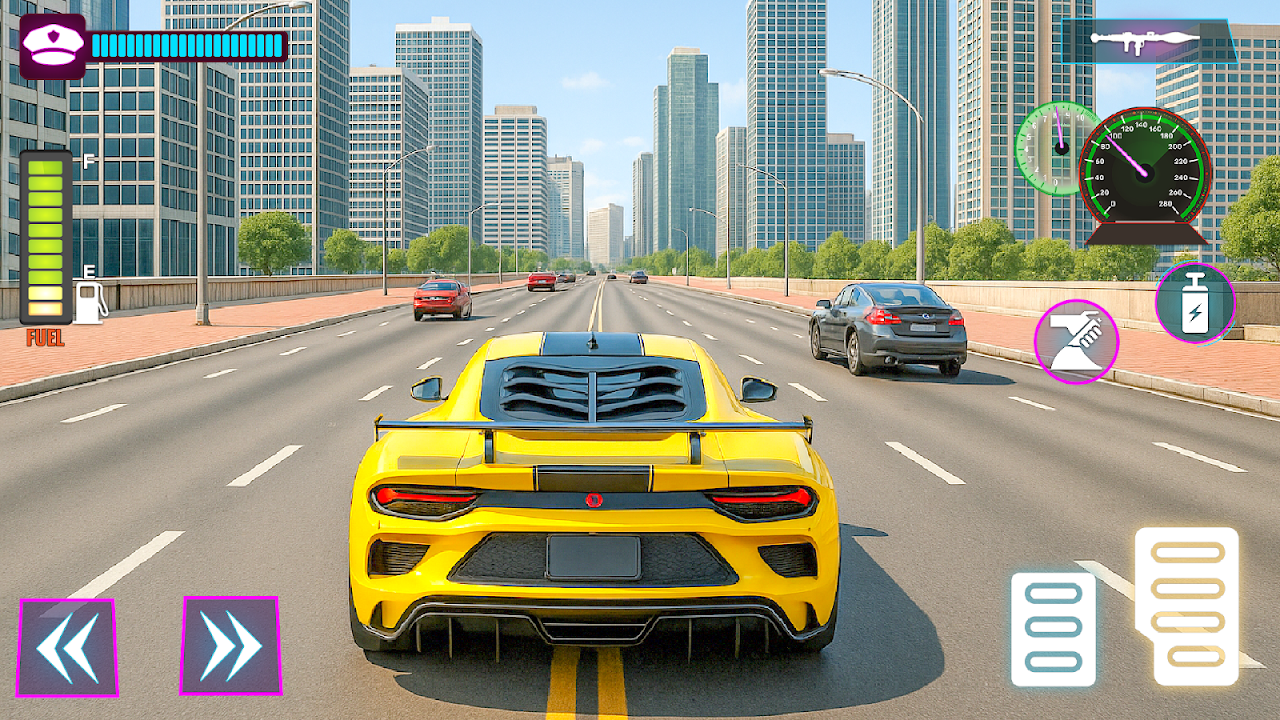This screenshot has height=720, width=1280.
Task: Activate the nitro boost canister button
Action: pyautogui.click(x=1195, y=303)
